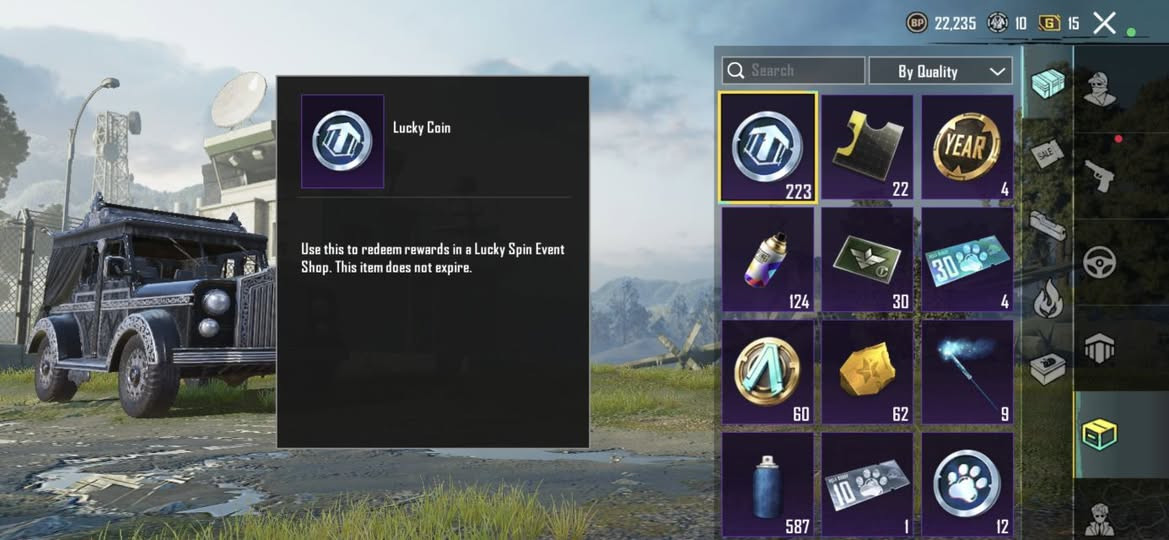Select the silver paw coin slot
The height and width of the screenshot is (540, 1169).
click(x=967, y=484)
